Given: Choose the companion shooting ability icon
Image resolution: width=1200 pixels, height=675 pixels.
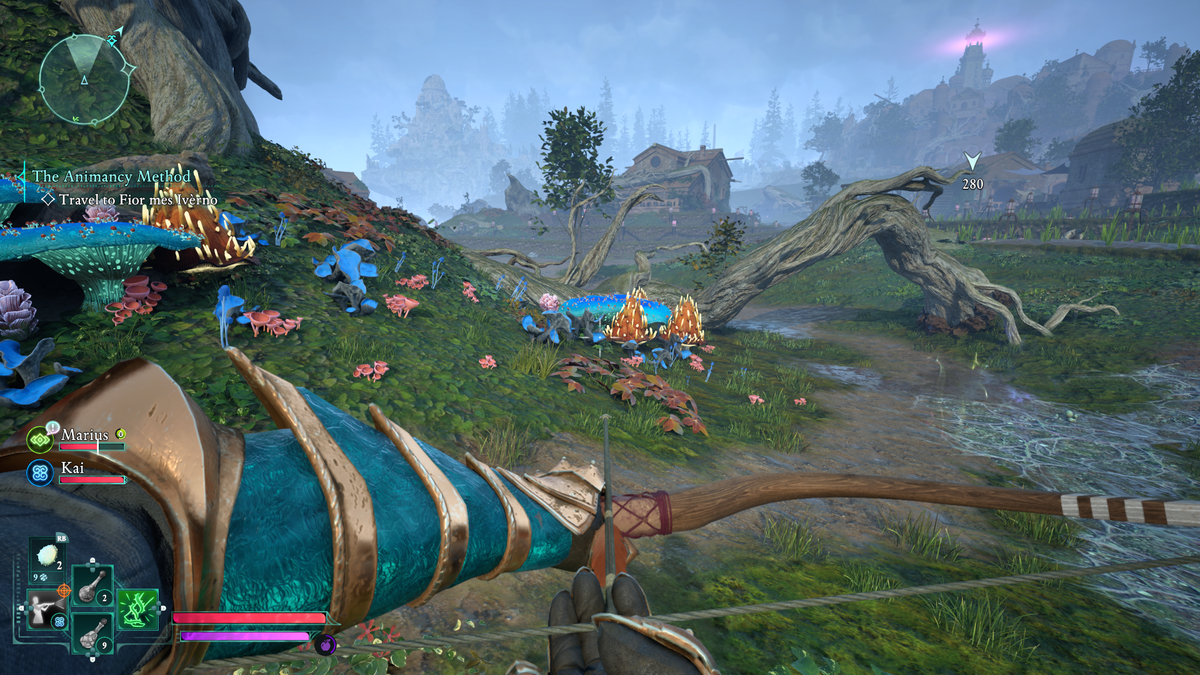Looking at the screenshot, I should (45, 608).
